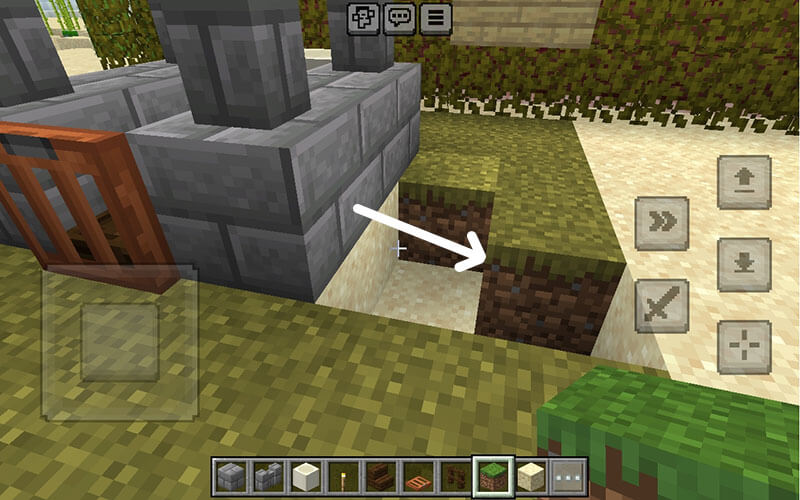Open the pause menu hamburger button
The height and width of the screenshot is (500, 800).
(x=436, y=18)
